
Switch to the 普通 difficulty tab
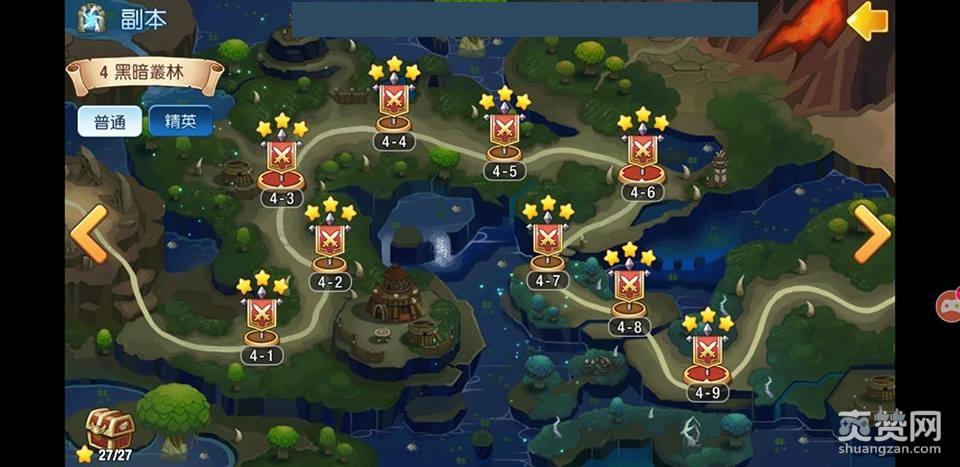[110, 122]
